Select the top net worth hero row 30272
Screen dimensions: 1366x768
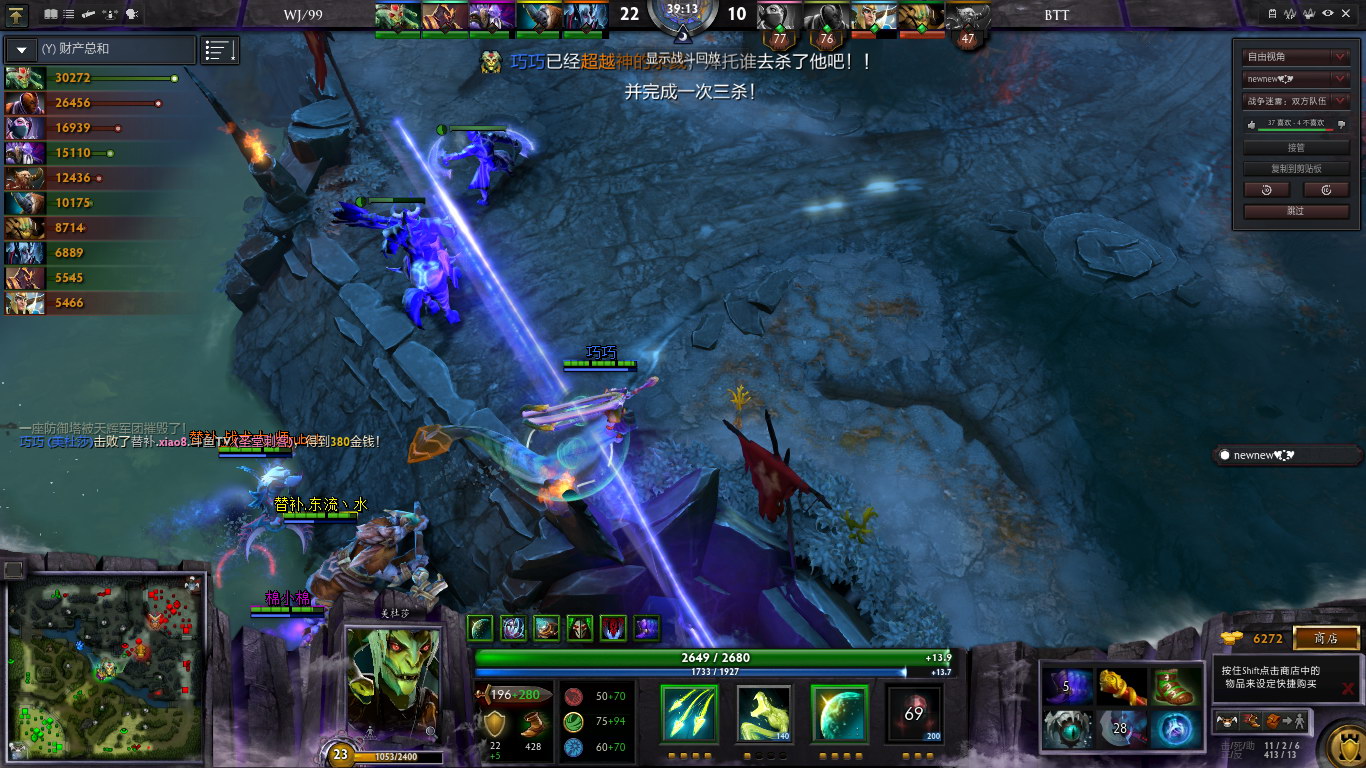90,78
